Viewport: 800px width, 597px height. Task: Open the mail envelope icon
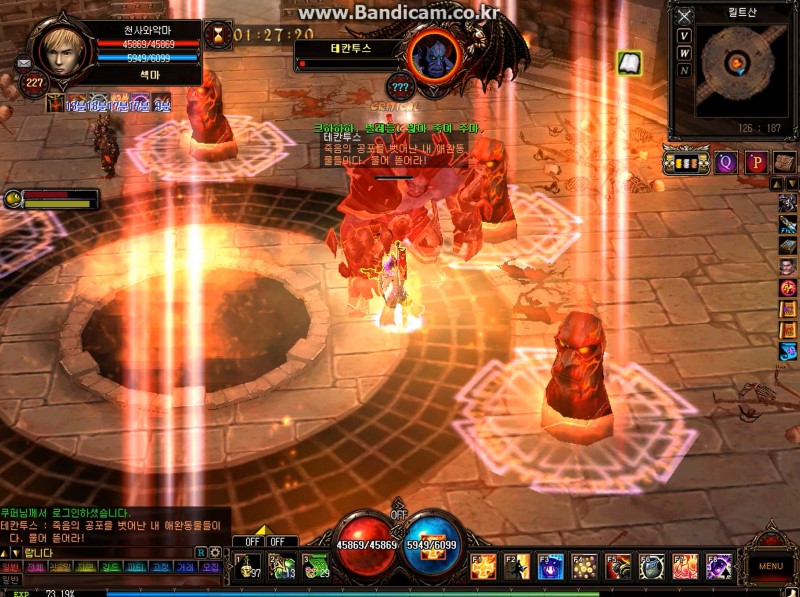(24, 63)
